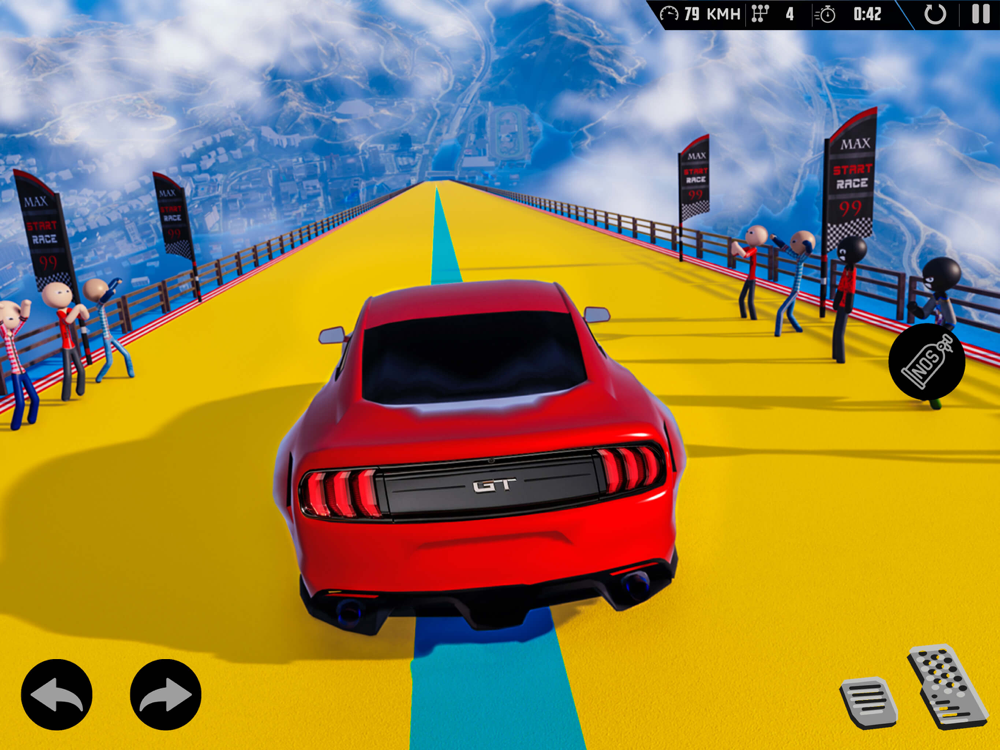Steer left with the left arrow button

(57, 694)
